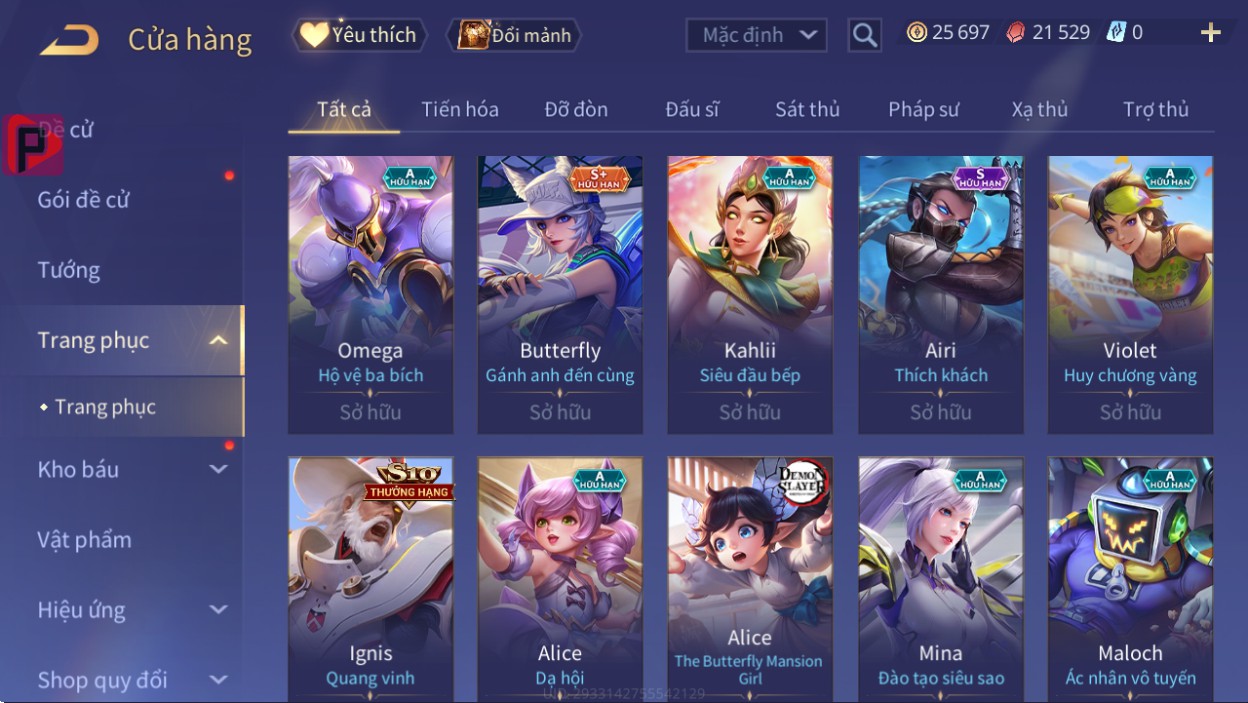Viewport: 1248px width, 703px height.
Task: Select the Đấu sĩ category tab
Action: pyautogui.click(x=692, y=109)
